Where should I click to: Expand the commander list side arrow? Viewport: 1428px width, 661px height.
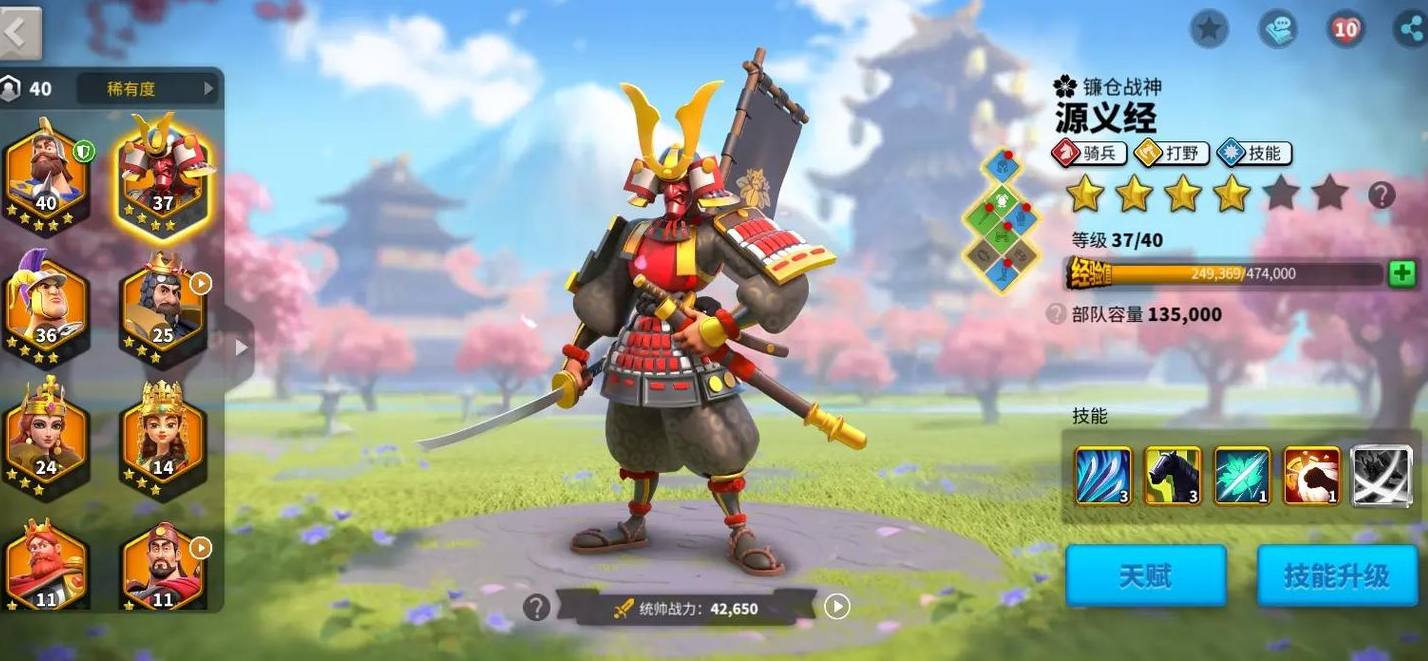point(240,347)
